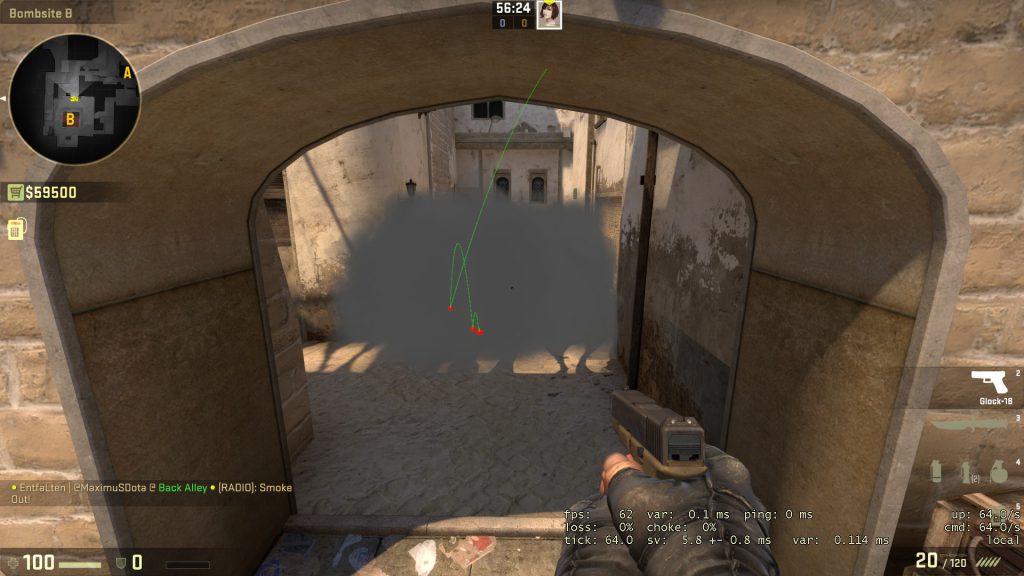Viewport: 1024px width, 576px height.
Task: Click the bomb C4 icon below money
Action: (x=15, y=229)
